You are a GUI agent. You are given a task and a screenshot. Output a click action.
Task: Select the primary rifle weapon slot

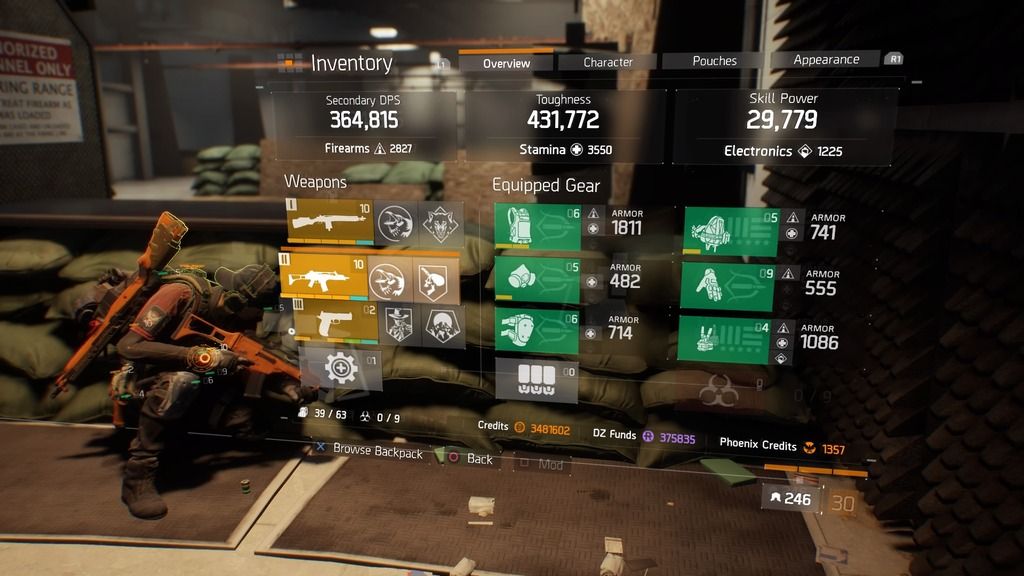pos(329,221)
